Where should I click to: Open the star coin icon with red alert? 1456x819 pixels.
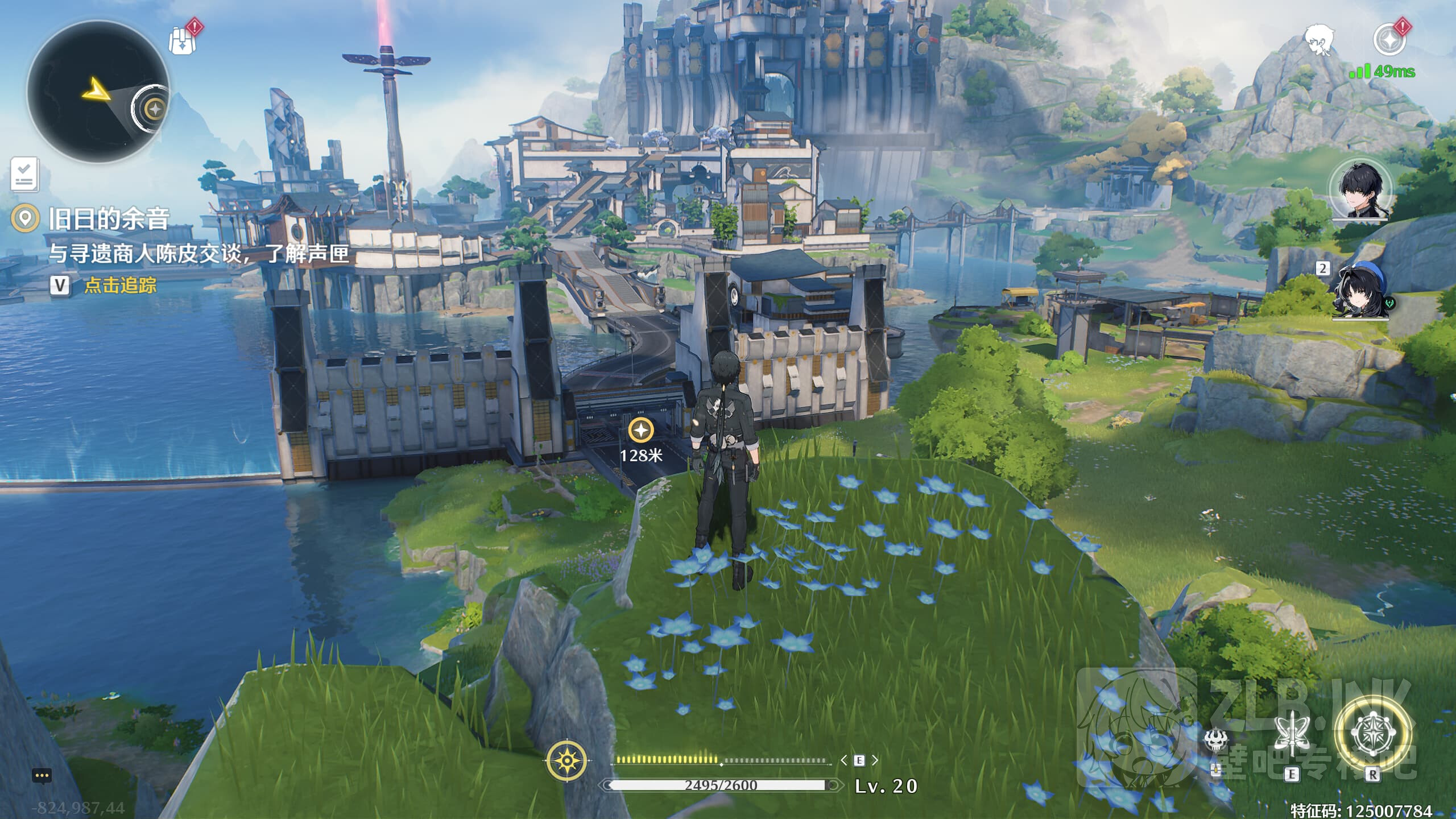(1389, 39)
